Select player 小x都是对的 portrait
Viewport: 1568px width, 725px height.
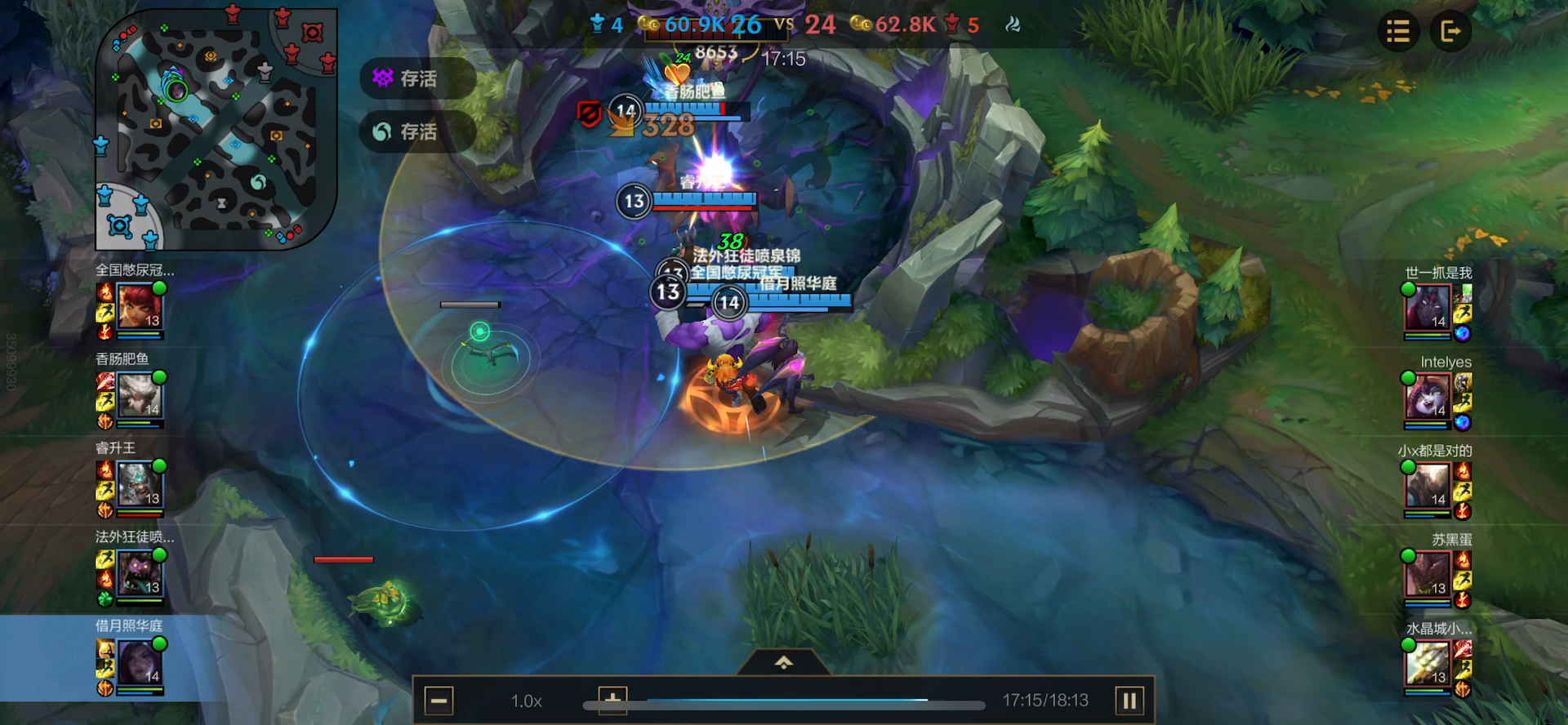click(1428, 485)
